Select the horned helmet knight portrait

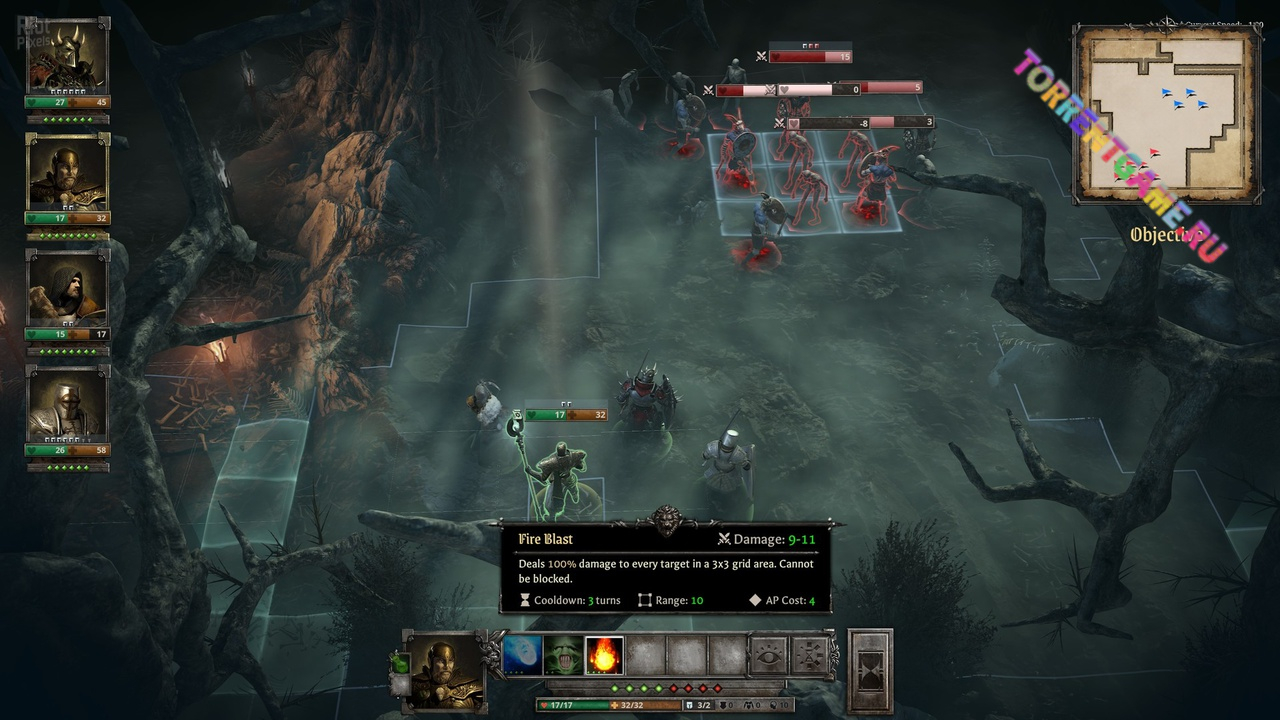(x=67, y=56)
